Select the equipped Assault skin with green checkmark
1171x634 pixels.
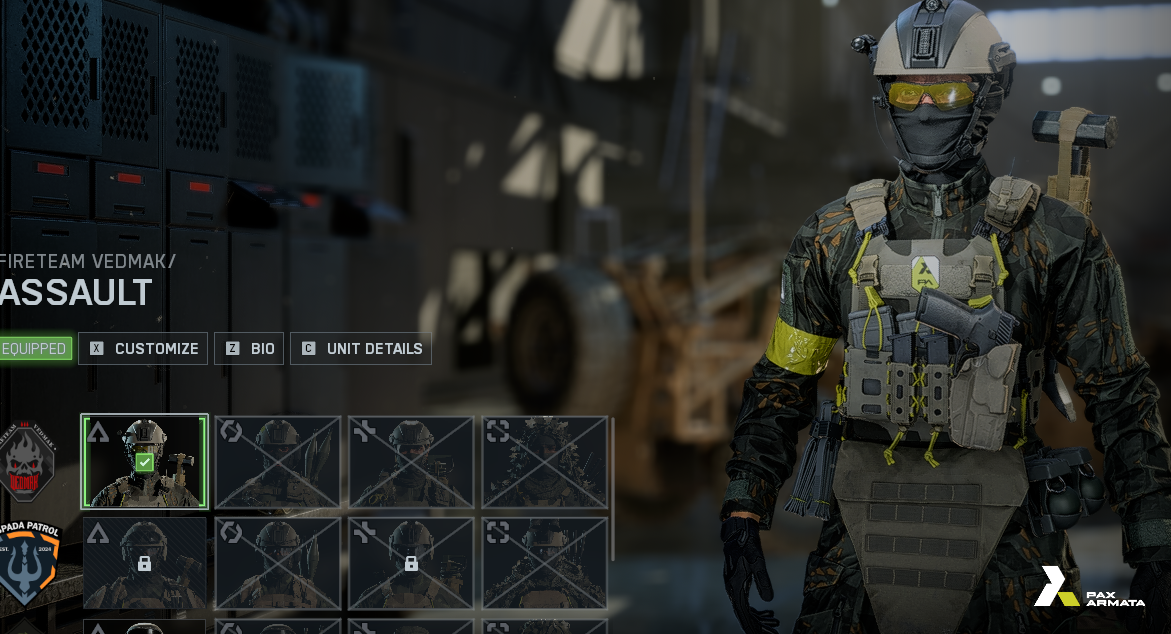pyautogui.click(x=145, y=462)
